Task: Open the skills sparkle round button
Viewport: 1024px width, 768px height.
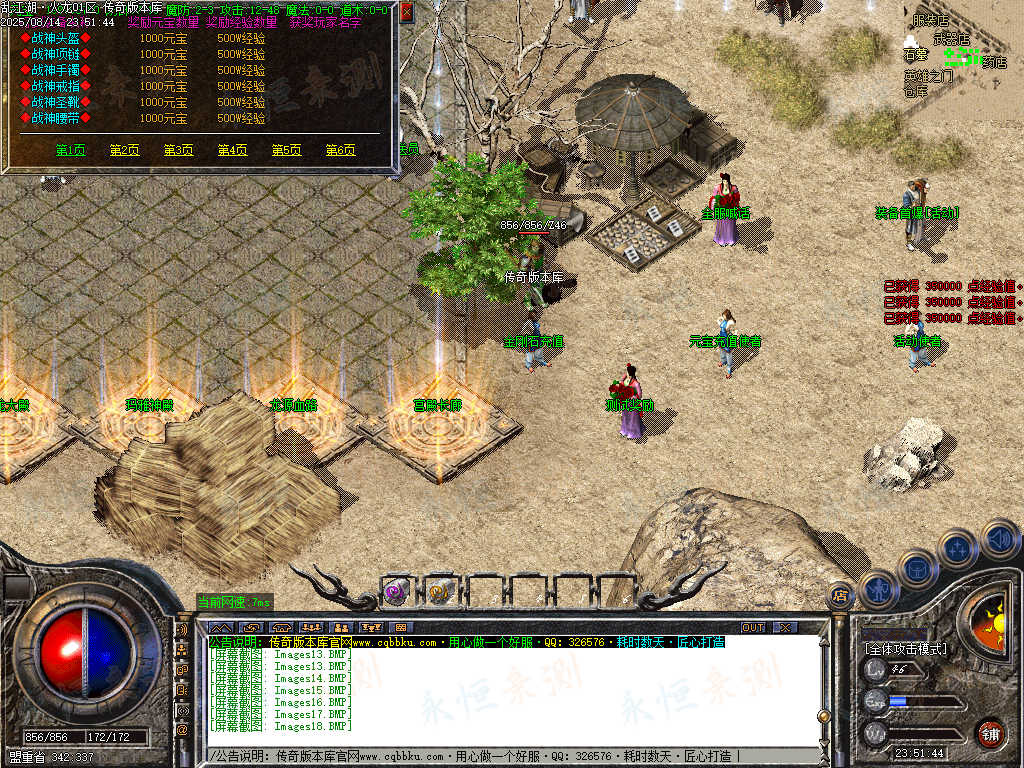Action: coord(957,549)
